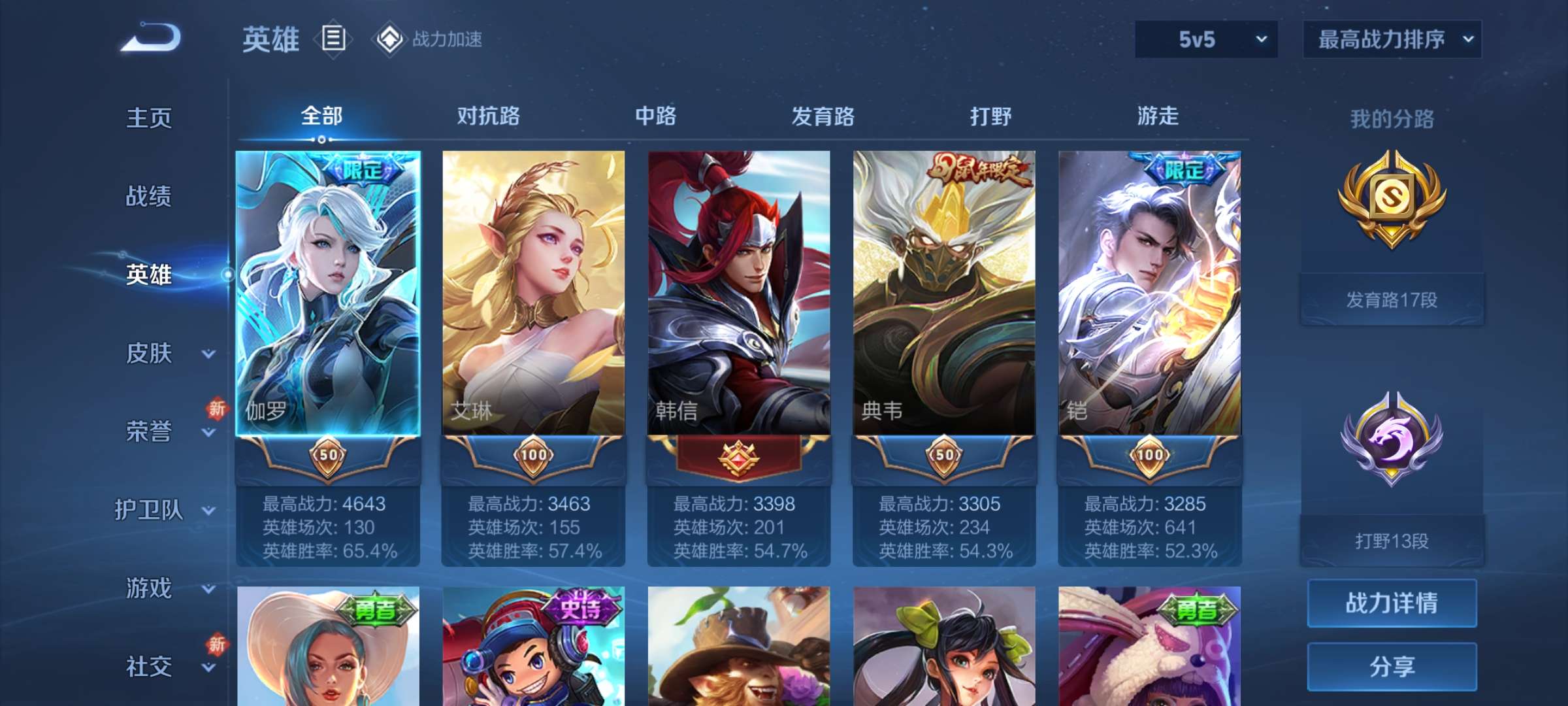The image size is (1568, 706).
Task: Go back using the return arrow
Action: 151,37
